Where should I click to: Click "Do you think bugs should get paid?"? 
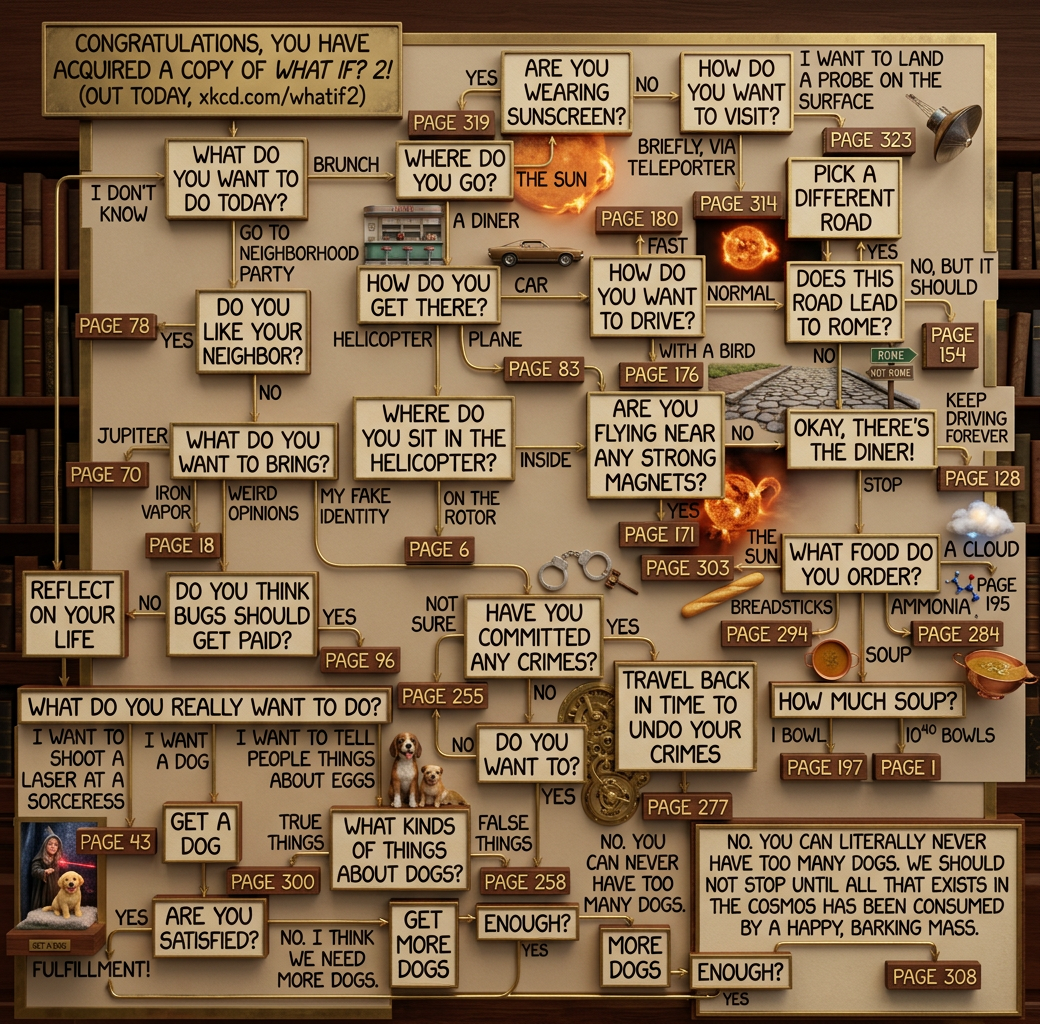[x=242, y=614]
